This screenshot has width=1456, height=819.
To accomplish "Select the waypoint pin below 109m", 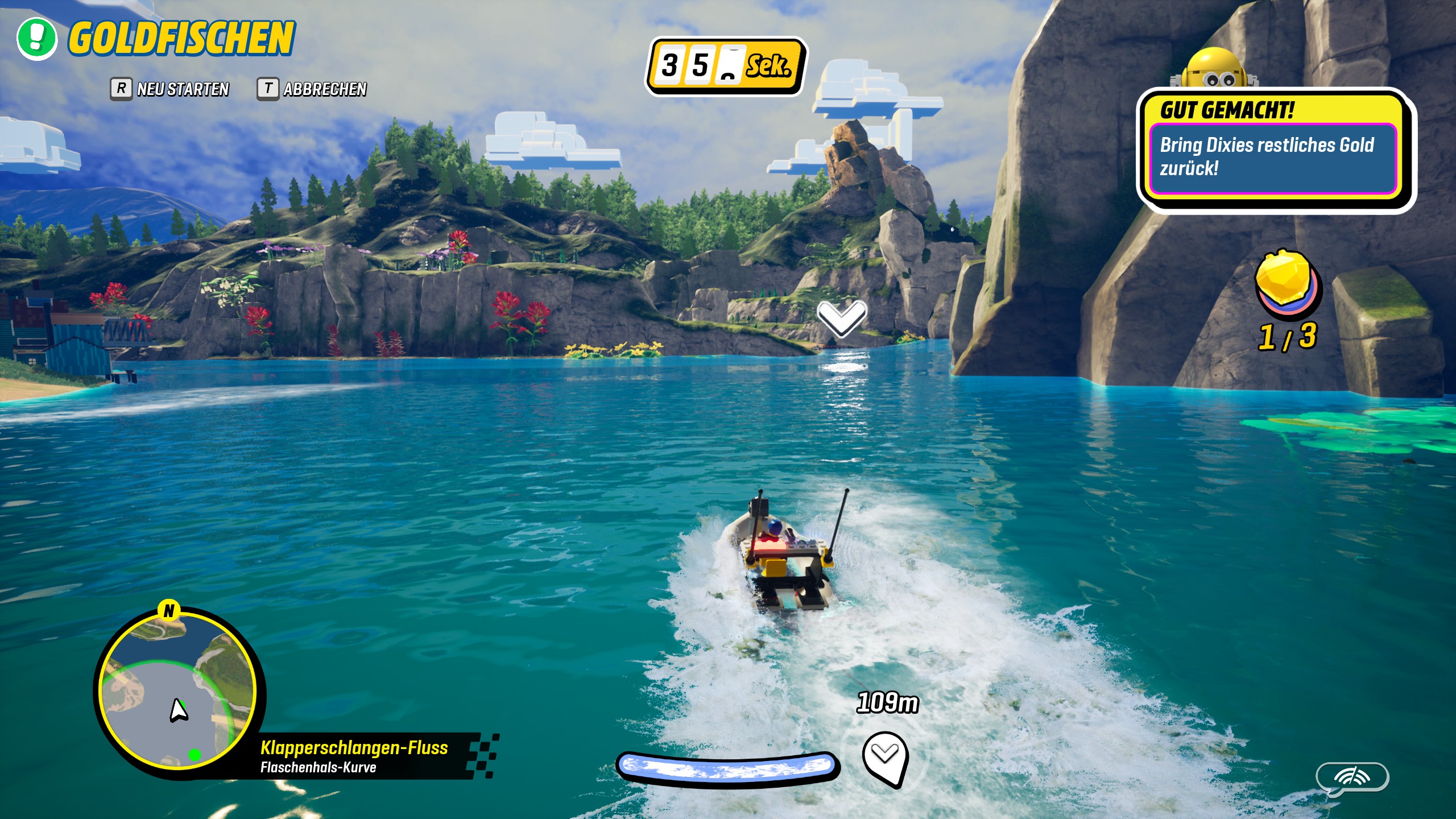I will (885, 758).
